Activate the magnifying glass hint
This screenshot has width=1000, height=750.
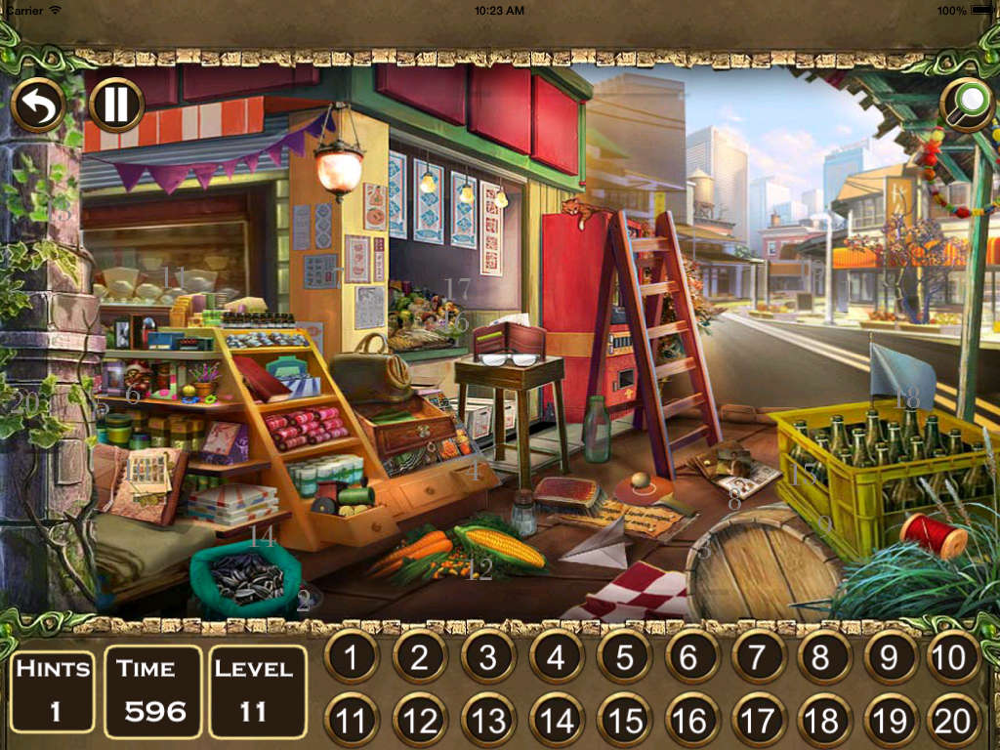point(967,104)
